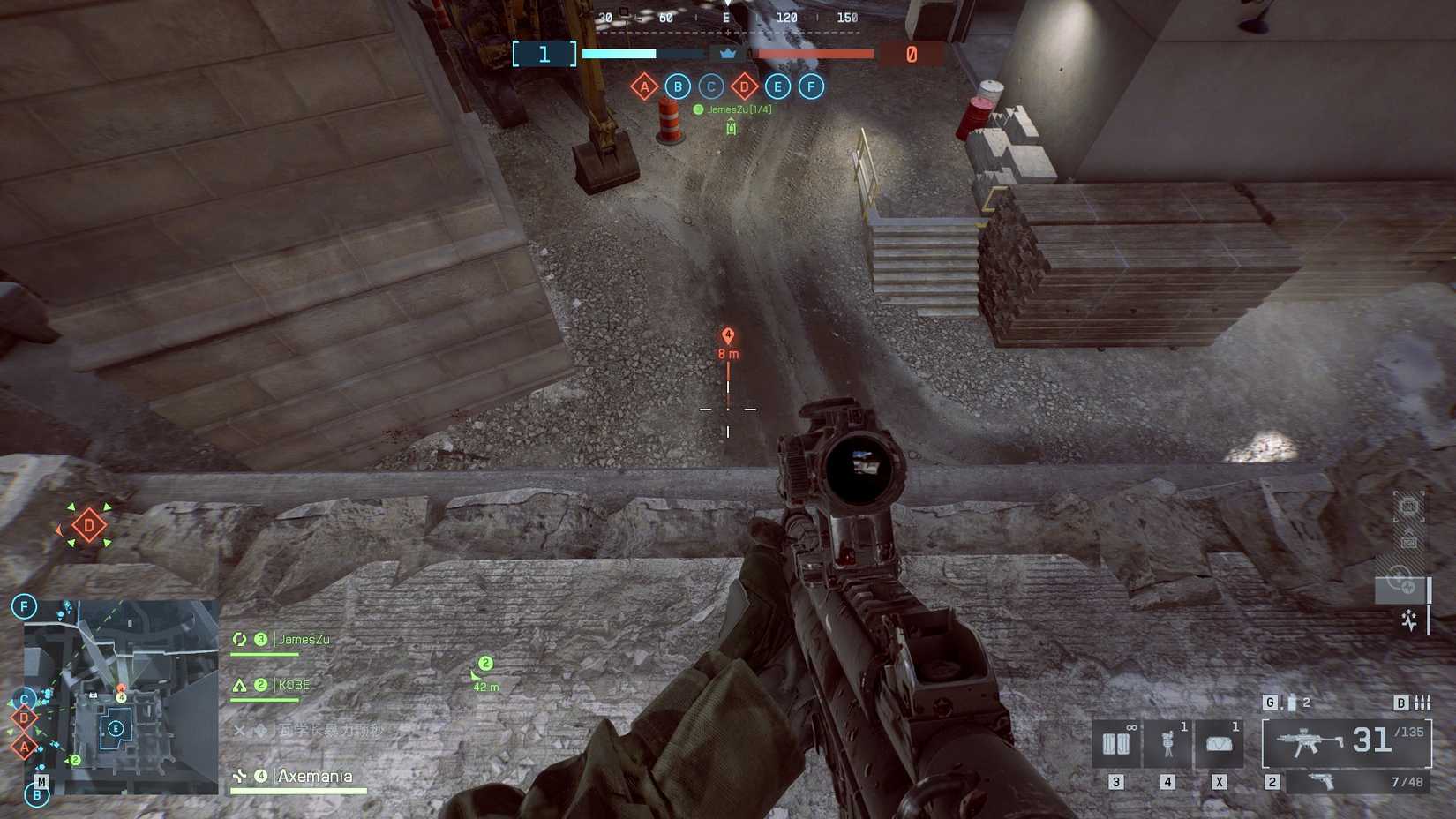Click objective E circle on the minimap
This screenshot has width=1456, height=819.
(114, 729)
